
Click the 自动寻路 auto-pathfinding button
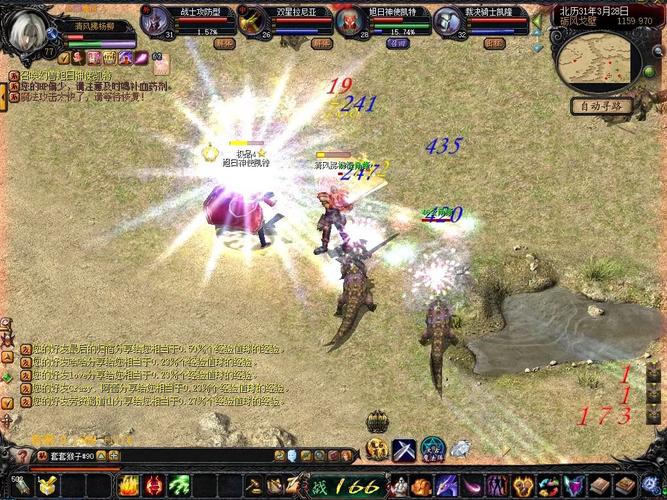tap(602, 105)
